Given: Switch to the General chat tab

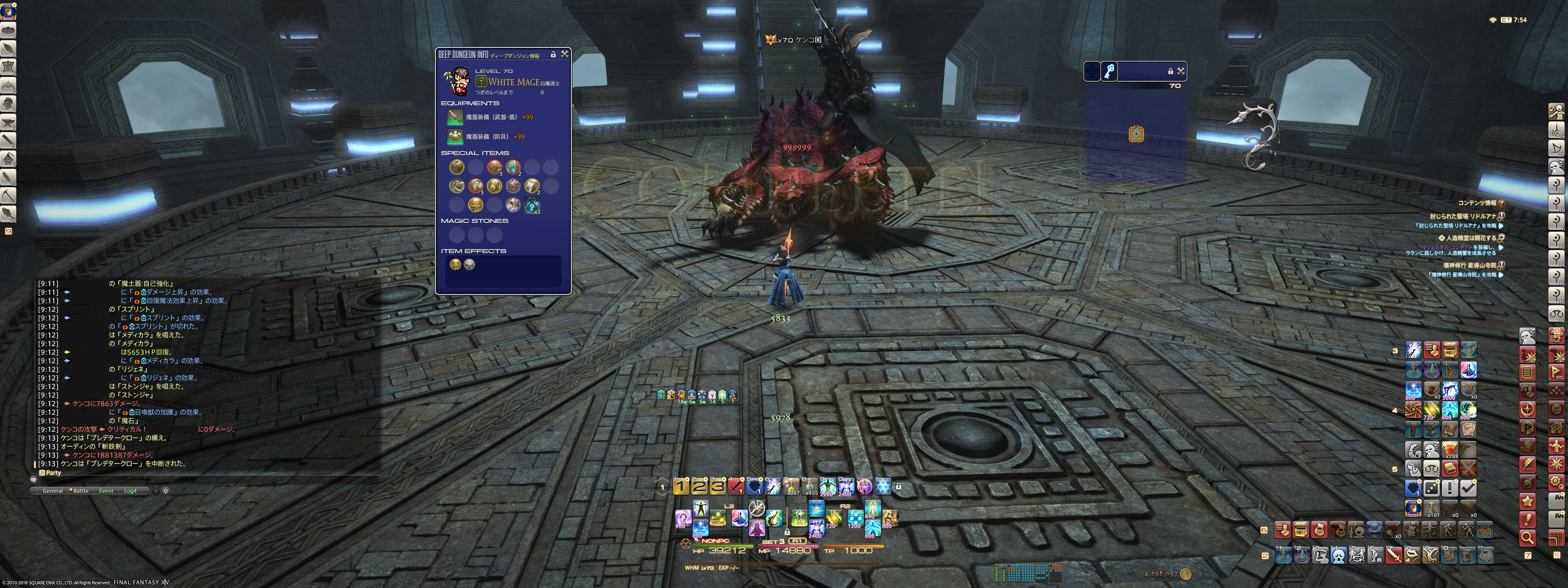Looking at the screenshot, I should [x=52, y=490].
